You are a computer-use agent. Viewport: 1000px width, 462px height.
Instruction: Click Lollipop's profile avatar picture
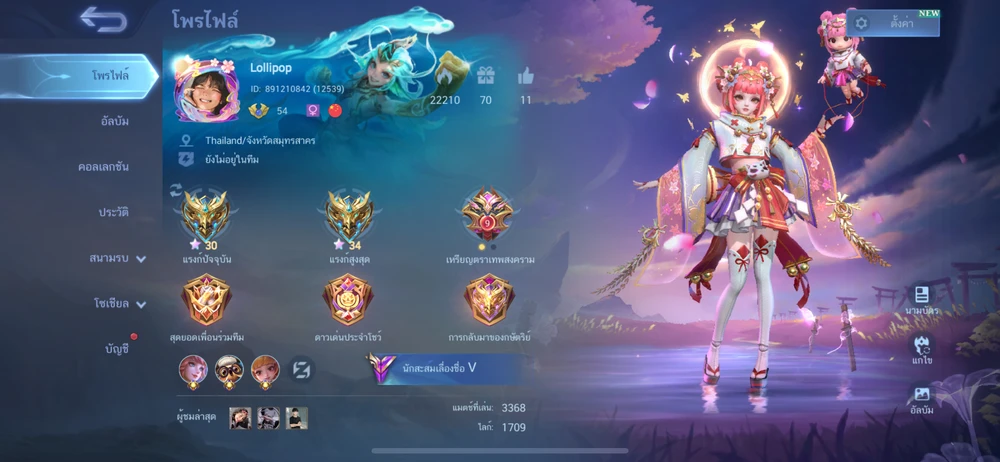(206, 91)
